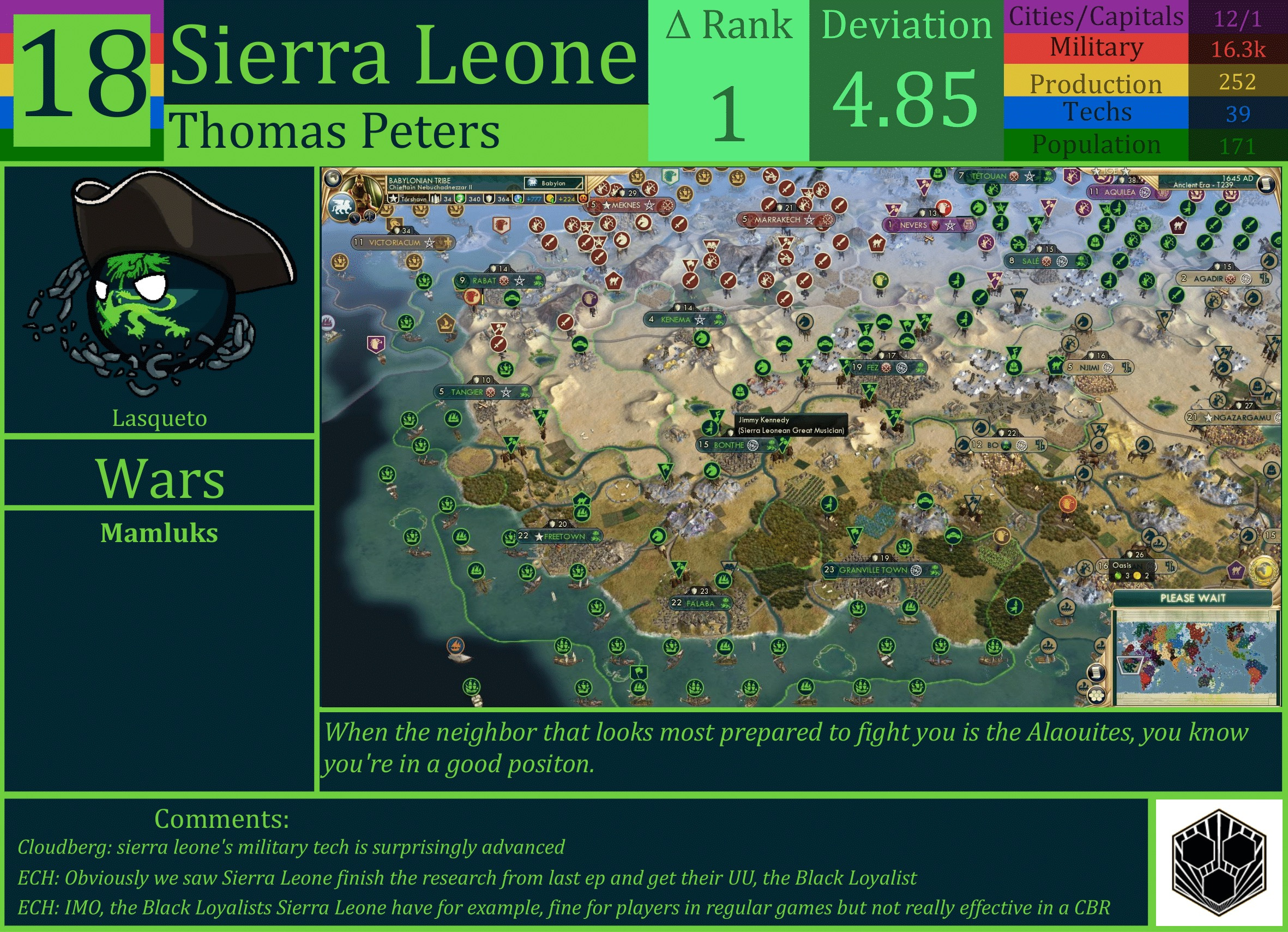Screen dimensions: 1288x932
Task: Open the notifications scroll icon top right
Action: click(x=1267, y=183)
